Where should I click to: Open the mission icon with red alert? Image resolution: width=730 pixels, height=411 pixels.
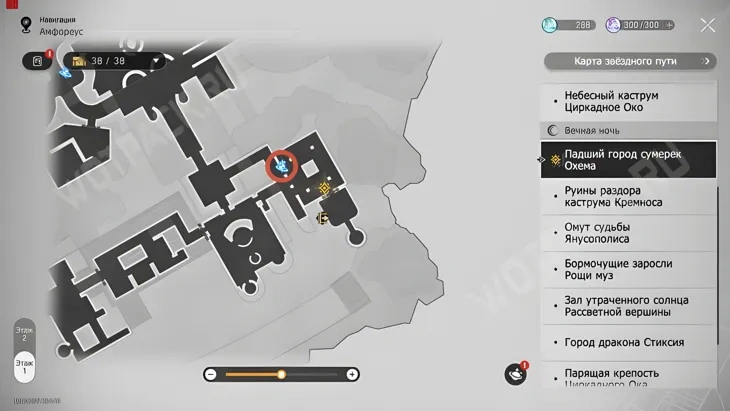[37, 61]
